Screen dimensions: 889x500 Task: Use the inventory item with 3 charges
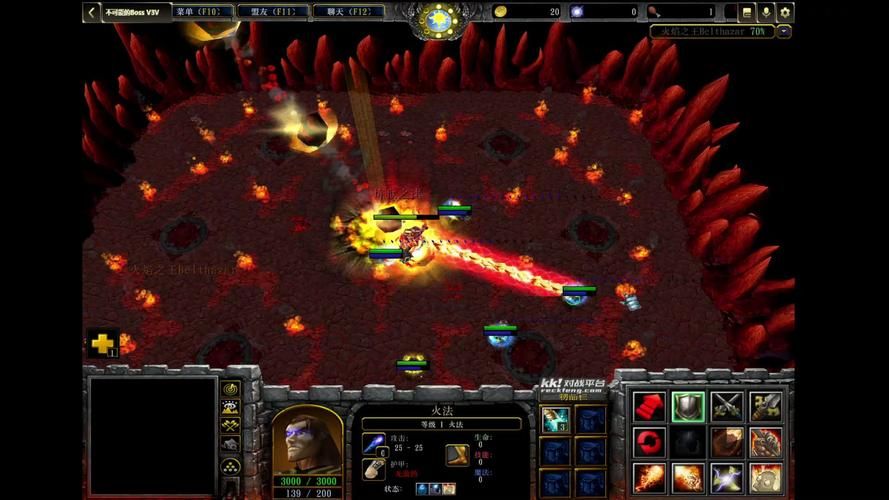555,420
